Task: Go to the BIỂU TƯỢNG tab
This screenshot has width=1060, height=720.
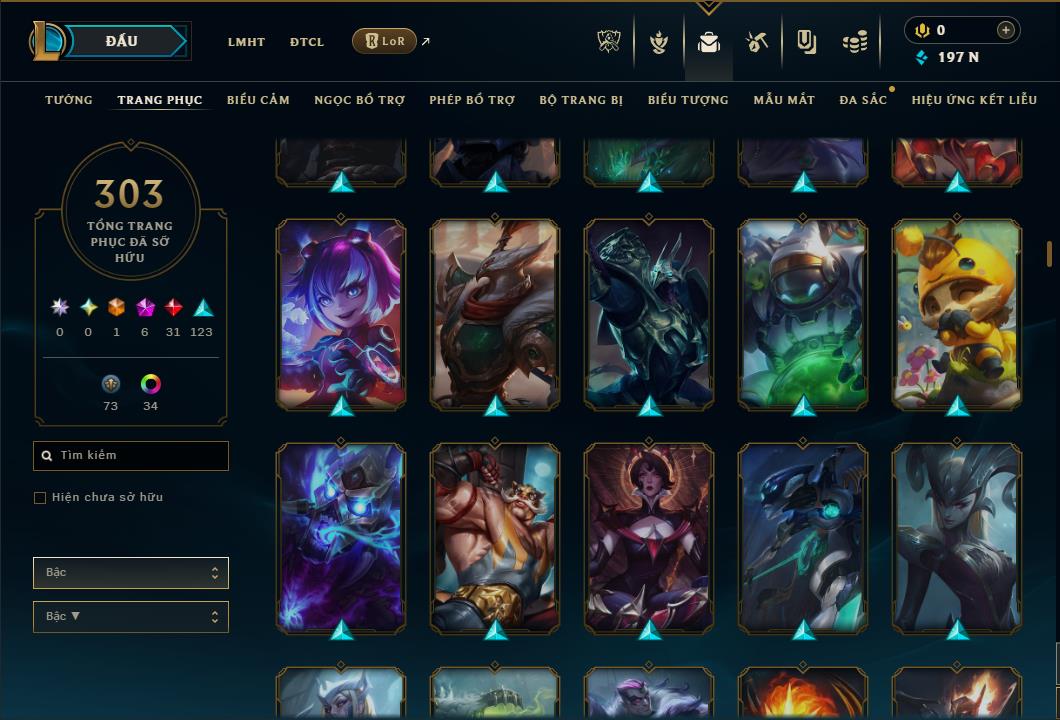Action: (688, 100)
